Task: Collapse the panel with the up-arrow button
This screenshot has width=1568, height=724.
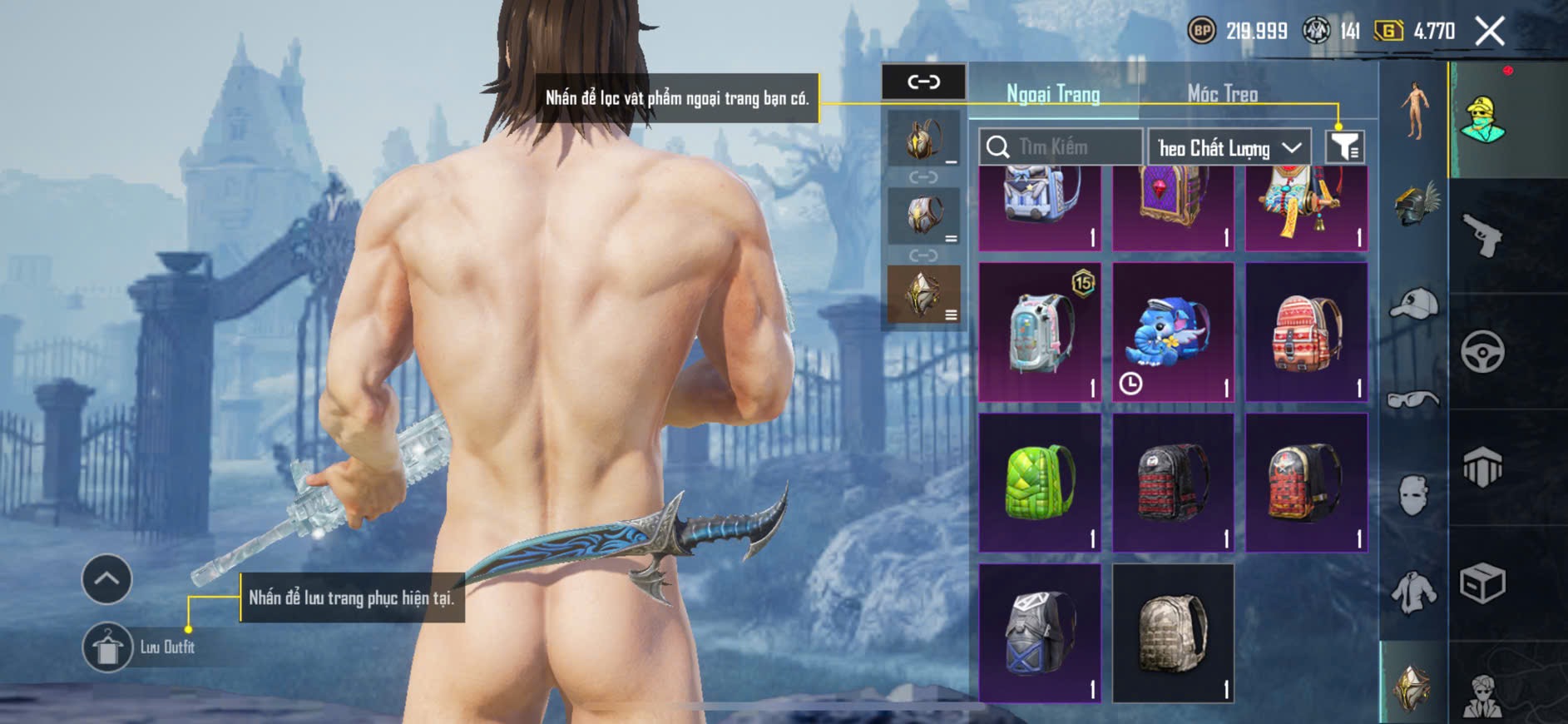Action: [106, 578]
